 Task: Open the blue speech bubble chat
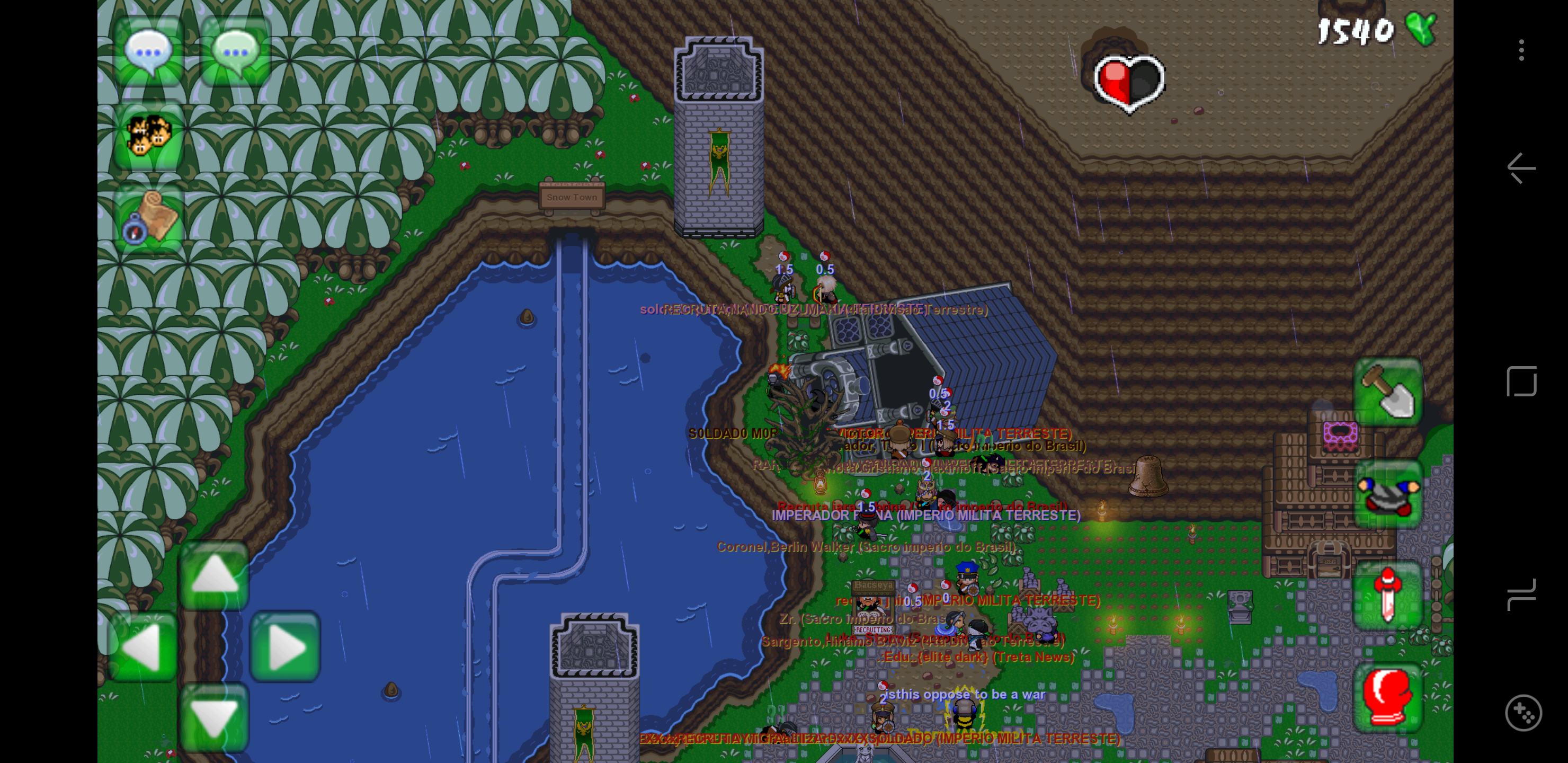(x=148, y=51)
